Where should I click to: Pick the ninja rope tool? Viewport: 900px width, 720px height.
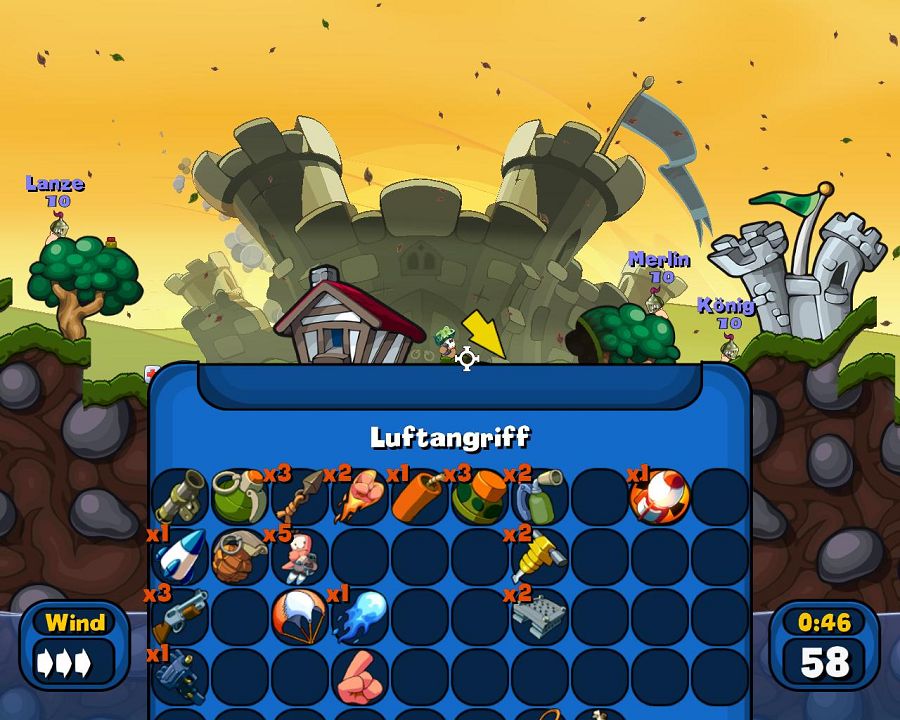pyautogui.click(x=300, y=497)
